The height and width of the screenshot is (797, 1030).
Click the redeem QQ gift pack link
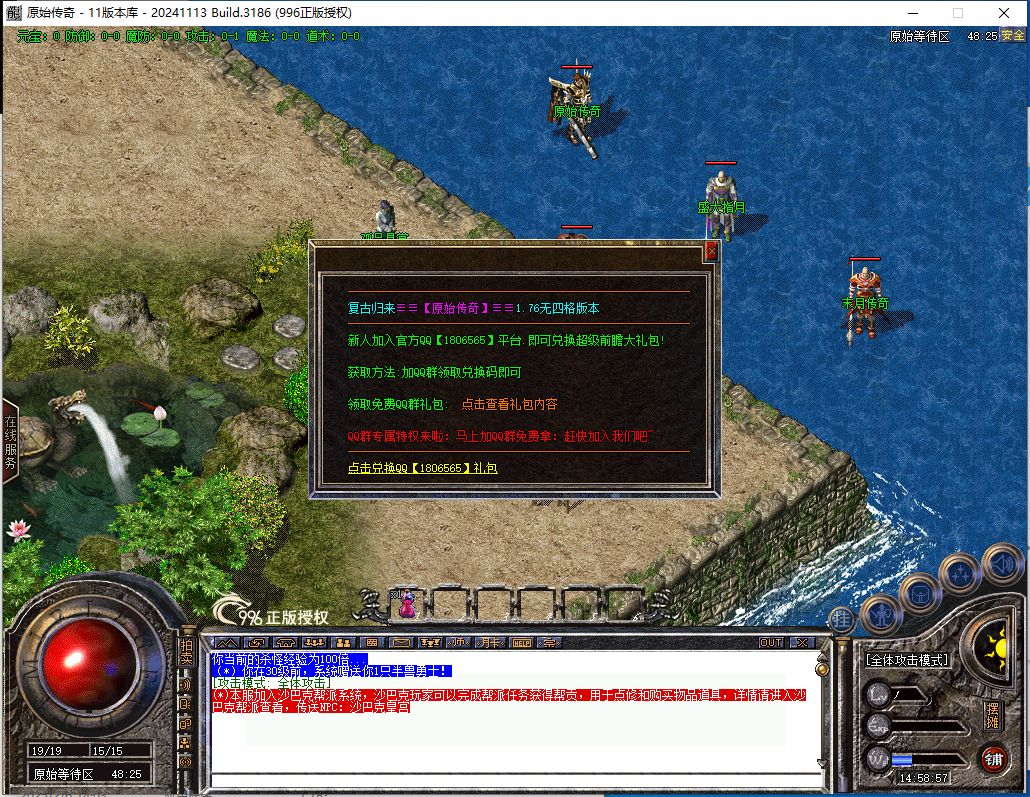[x=422, y=468]
